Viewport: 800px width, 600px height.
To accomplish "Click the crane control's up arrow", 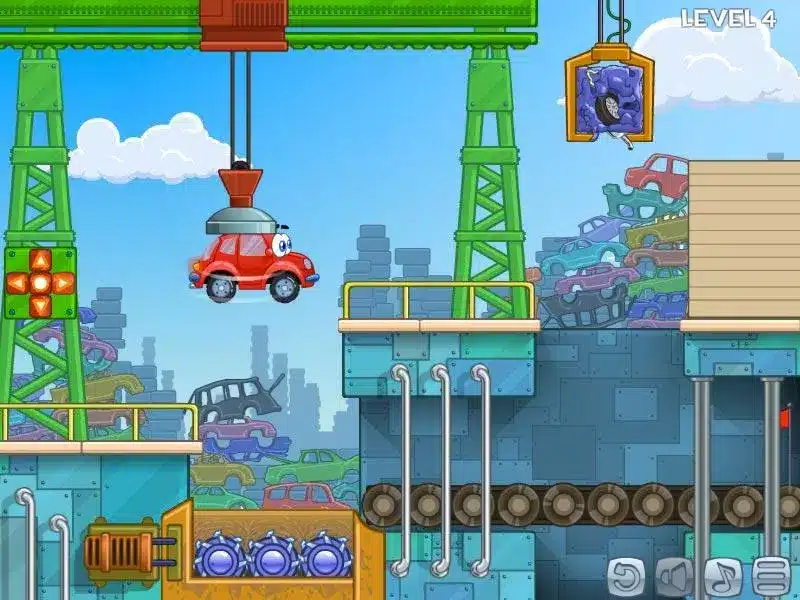I will pos(40,261).
